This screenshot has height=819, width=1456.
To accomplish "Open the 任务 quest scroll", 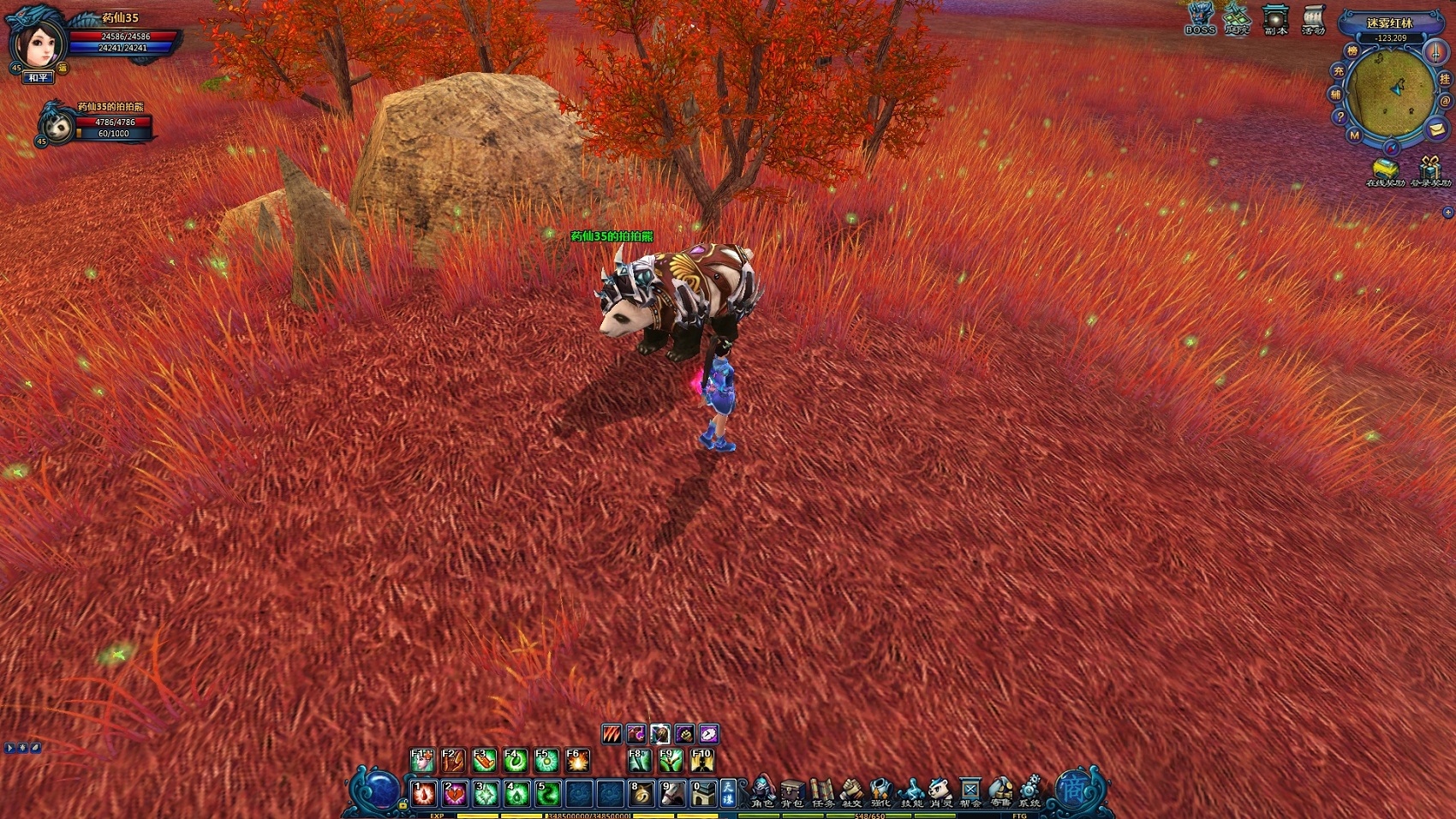I will click(822, 791).
